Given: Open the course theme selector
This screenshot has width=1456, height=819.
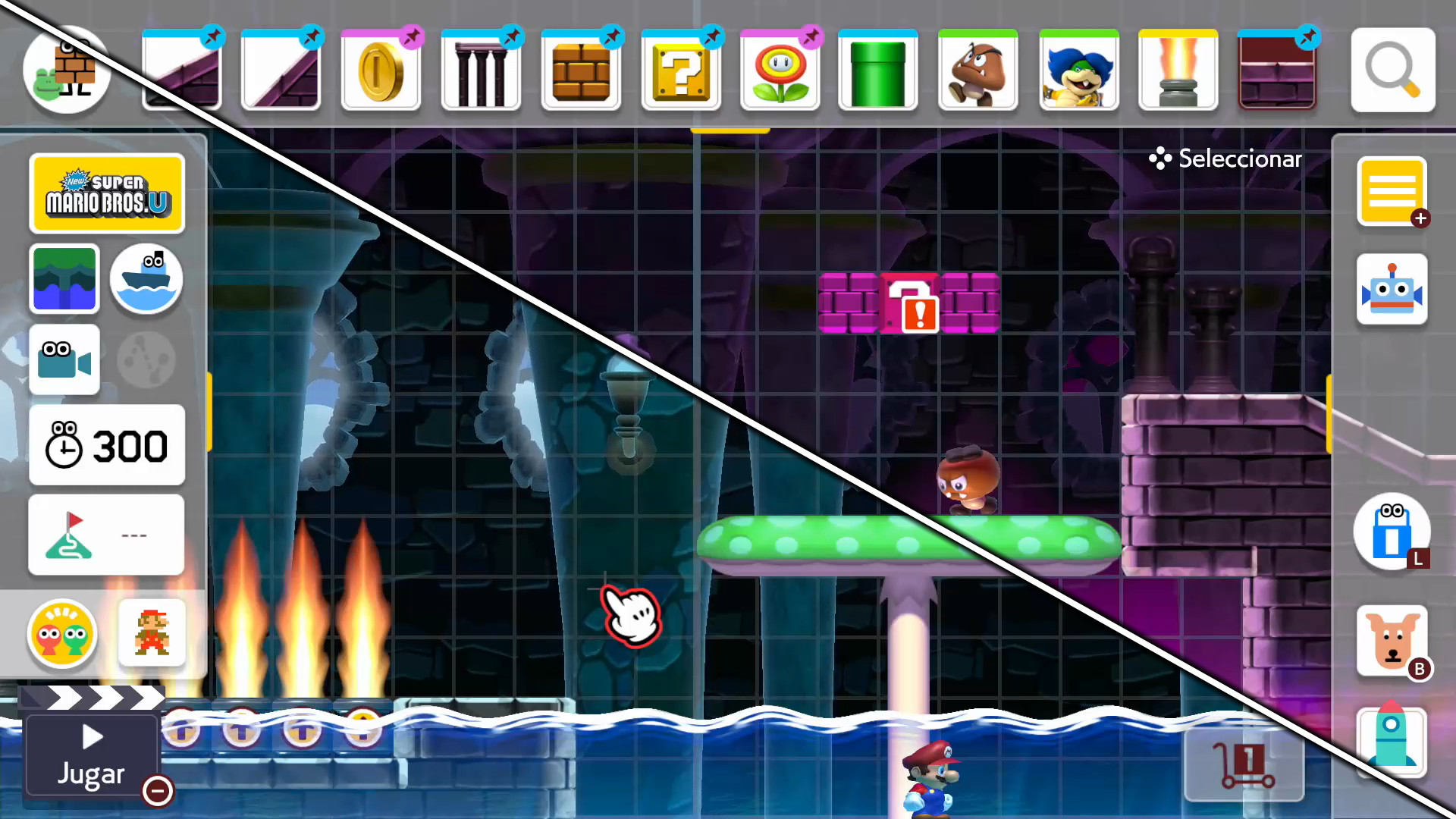Looking at the screenshot, I should (64, 279).
